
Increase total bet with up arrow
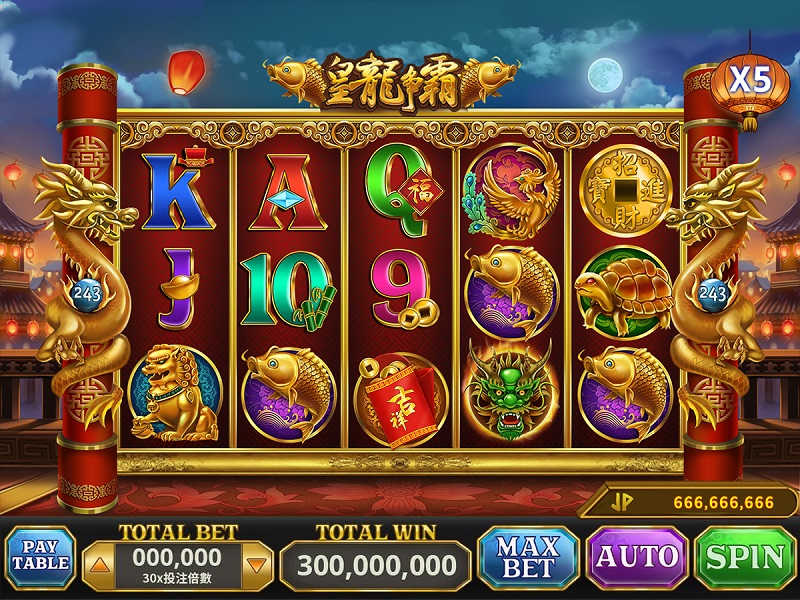98,566
